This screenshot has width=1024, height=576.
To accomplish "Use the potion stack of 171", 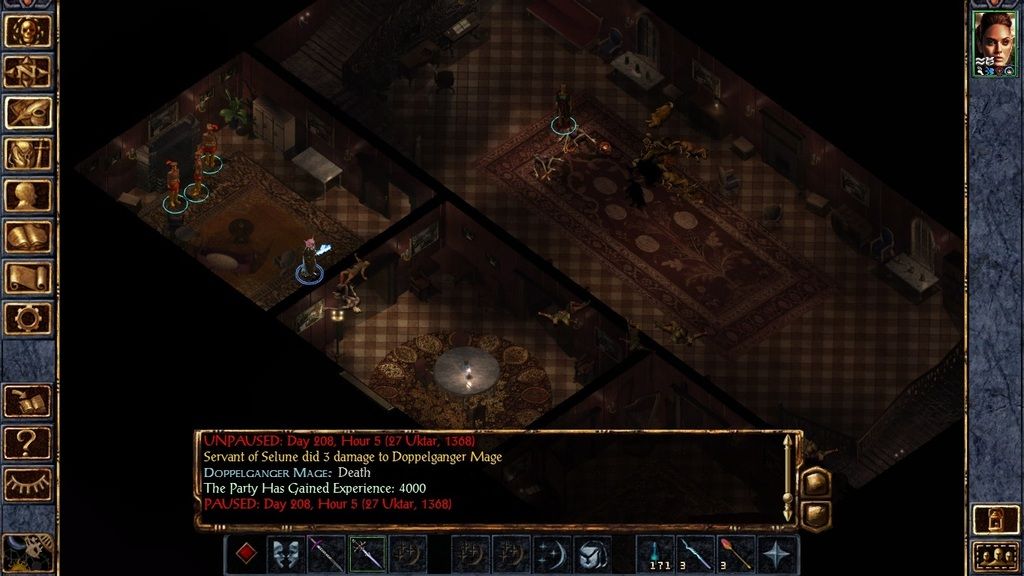I will click(654, 554).
